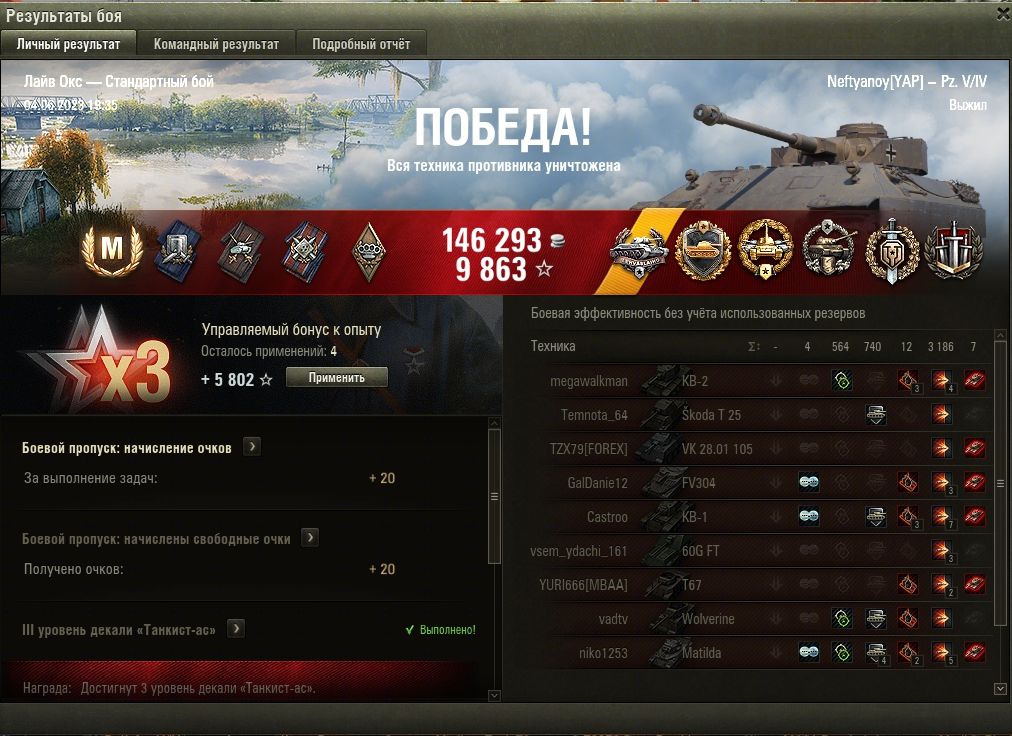Select the Личный результат tab

(68, 44)
